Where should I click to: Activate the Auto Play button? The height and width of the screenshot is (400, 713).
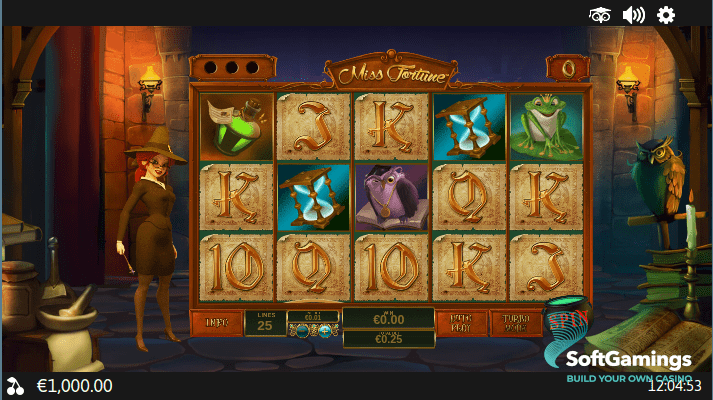pos(463,323)
